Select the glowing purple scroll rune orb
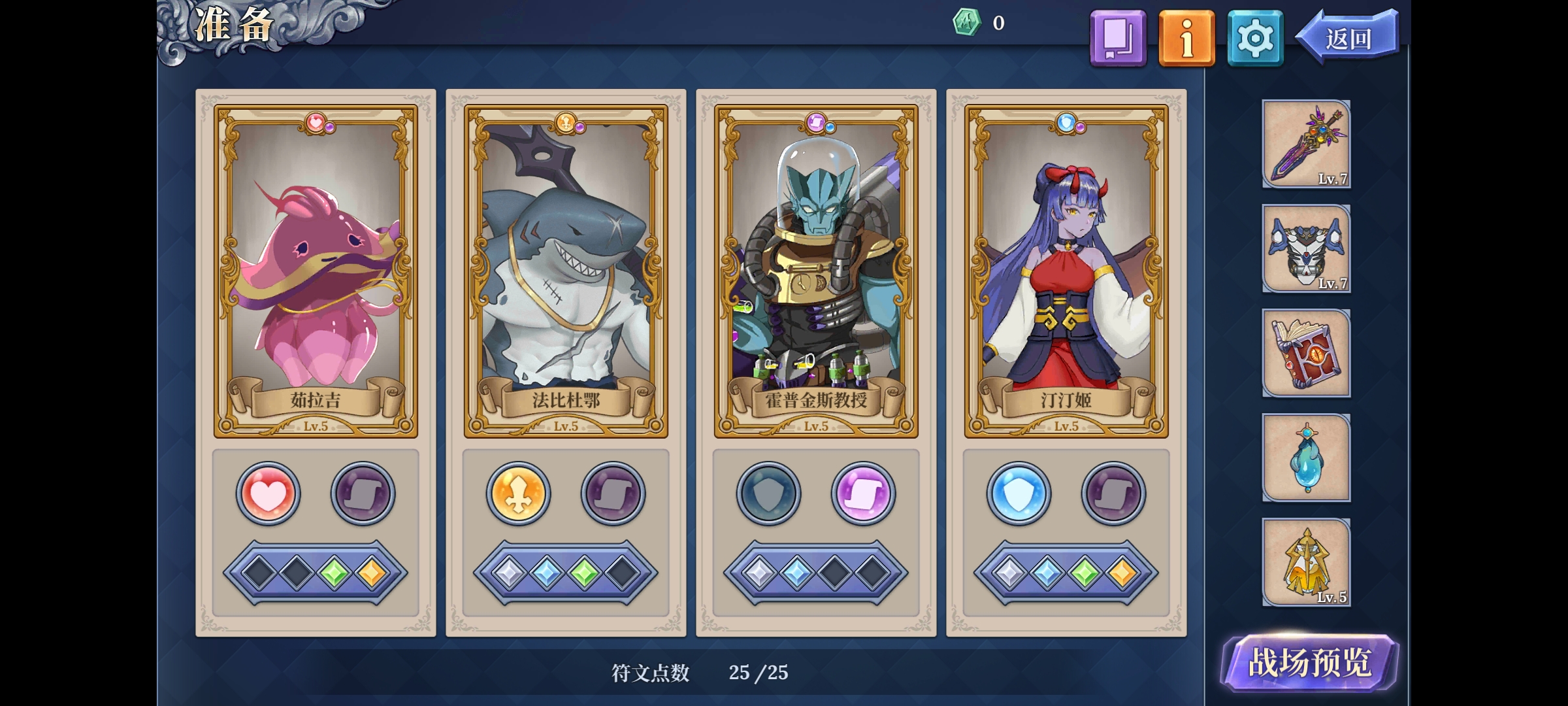Screen dimensions: 1568x706 [x=863, y=494]
